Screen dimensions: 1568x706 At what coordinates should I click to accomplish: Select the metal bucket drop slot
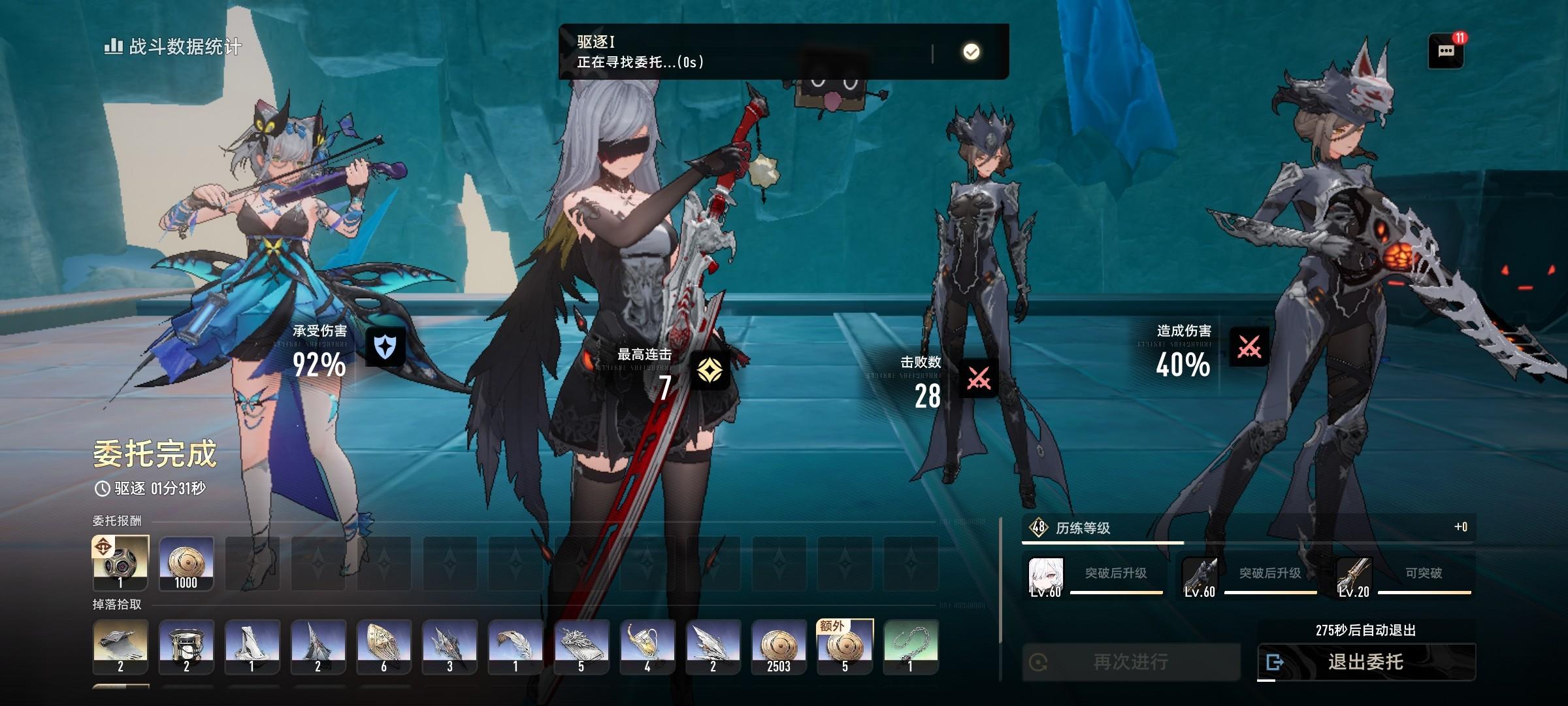click(186, 647)
